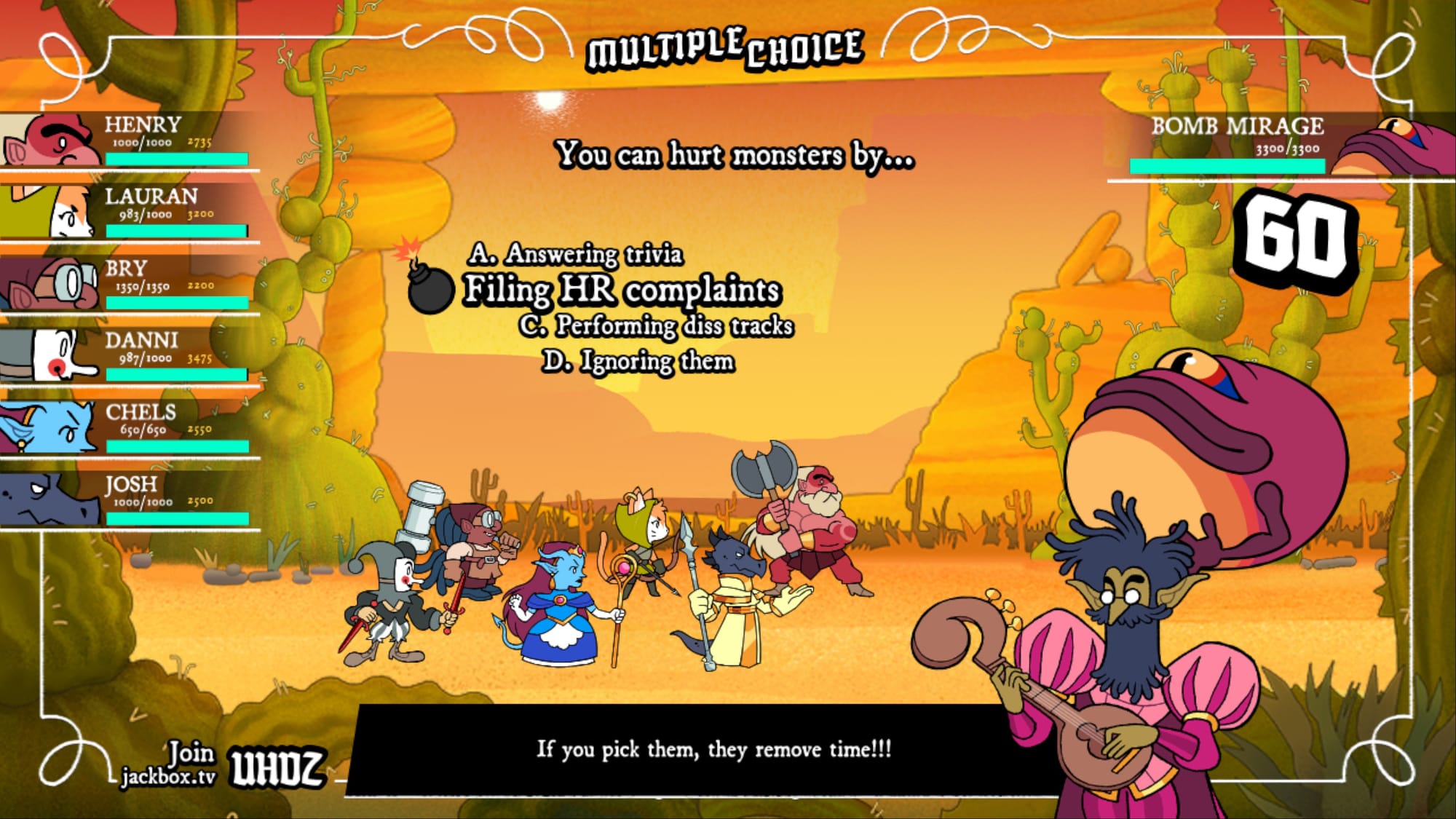Screen dimensions: 1456x819
Task: Click Chels's player panel
Action: [x=130, y=427]
